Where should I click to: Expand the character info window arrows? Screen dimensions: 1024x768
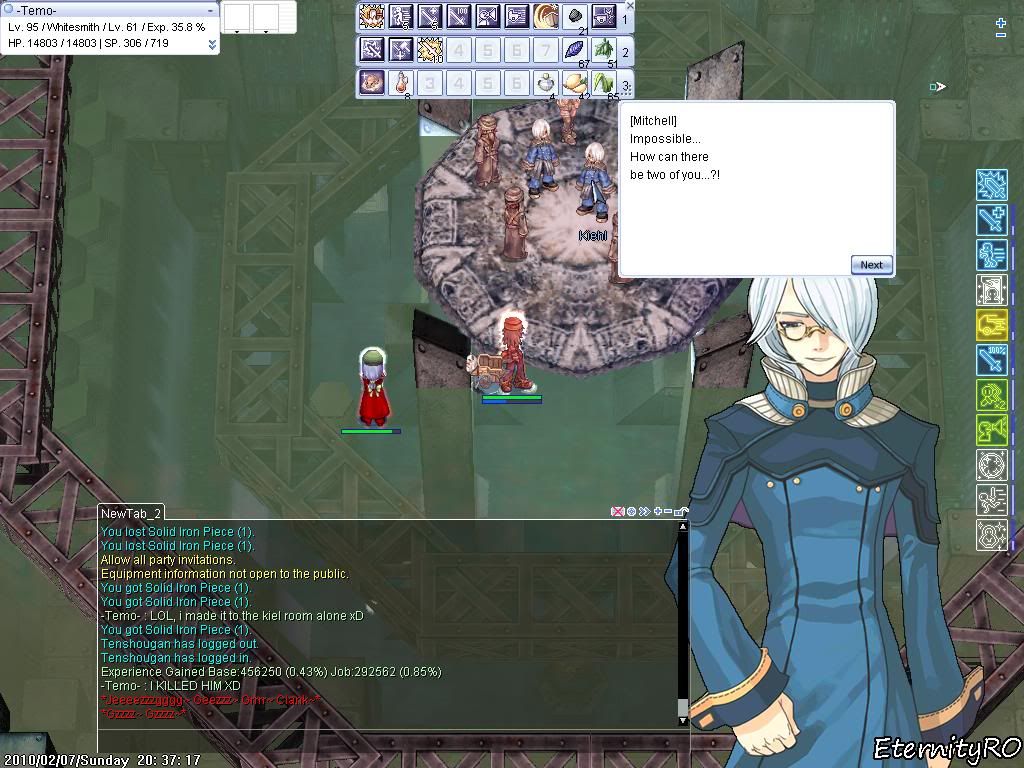(x=212, y=44)
